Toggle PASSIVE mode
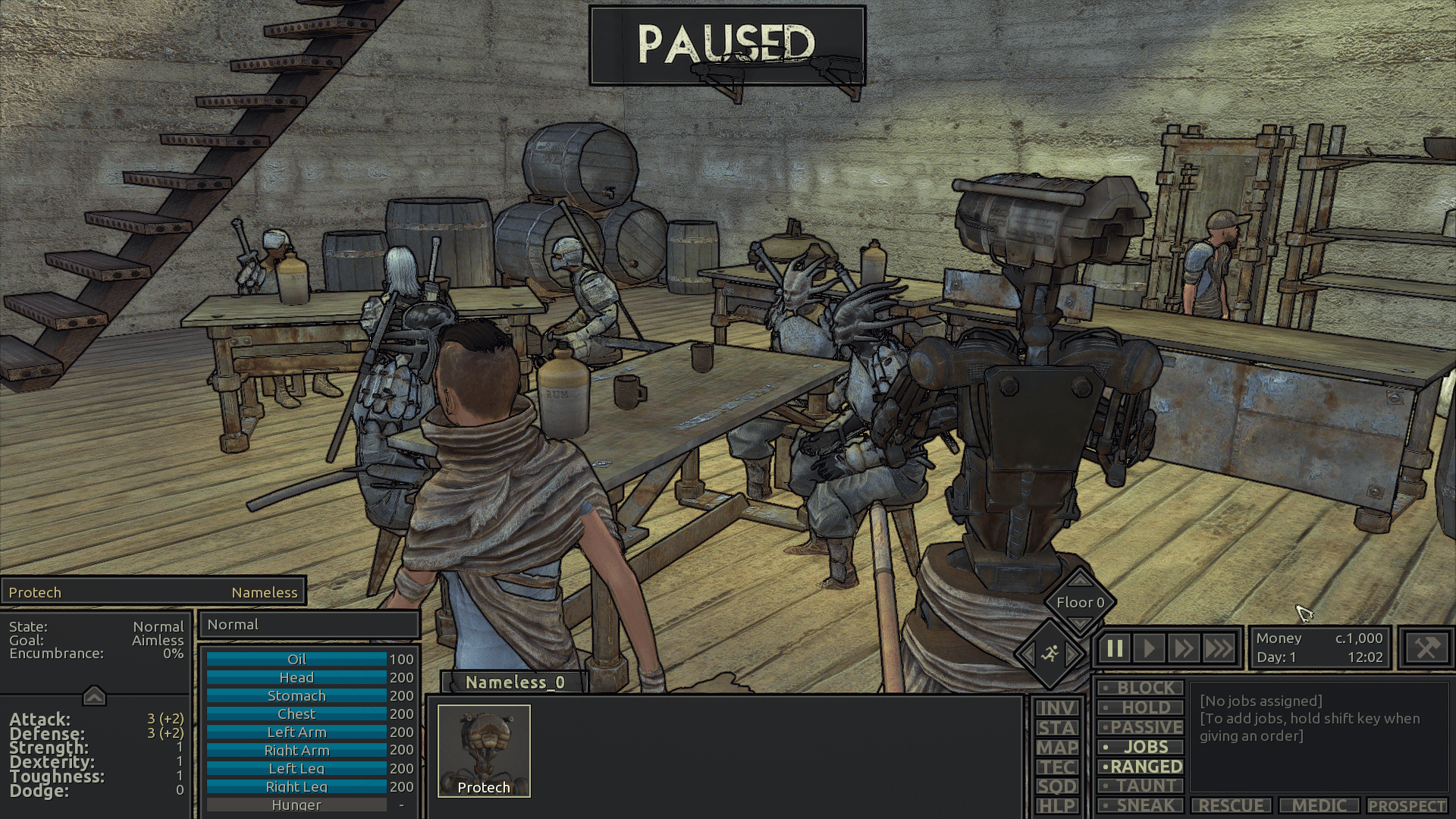The height and width of the screenshot is (819, 1456). point(1140,727)
